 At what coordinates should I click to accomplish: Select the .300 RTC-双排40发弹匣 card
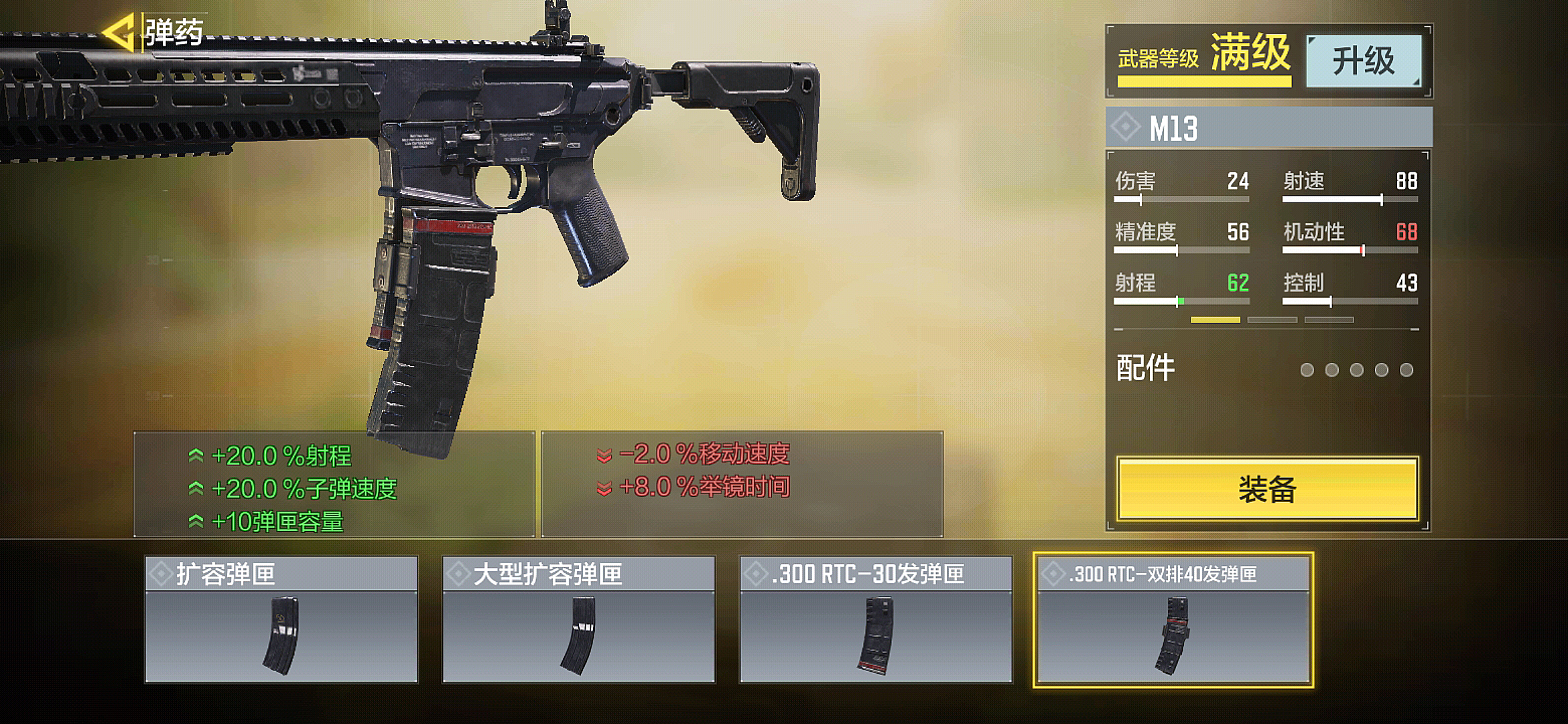1173,619
